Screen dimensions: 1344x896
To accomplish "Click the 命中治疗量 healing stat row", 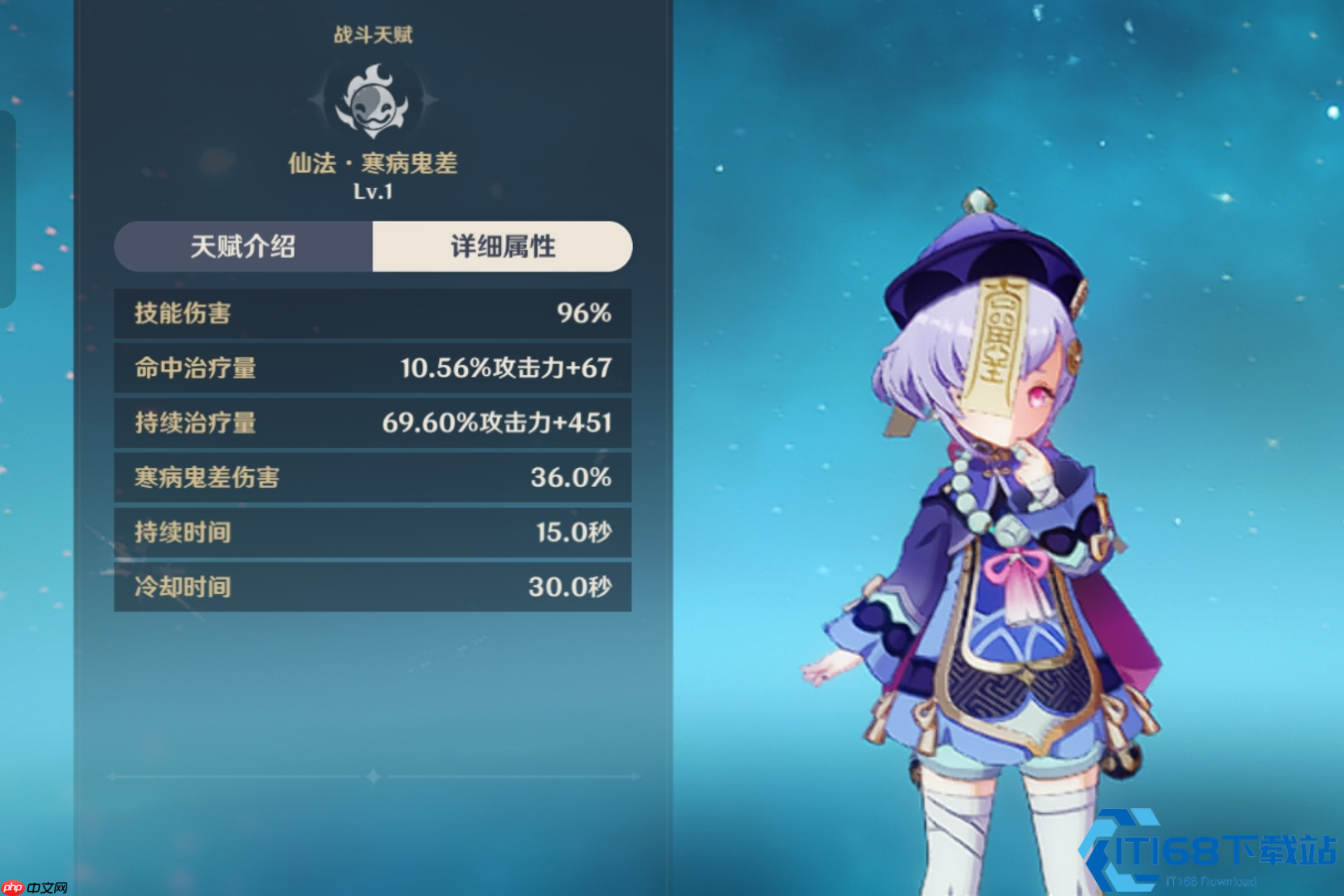I will pos(373,368).
